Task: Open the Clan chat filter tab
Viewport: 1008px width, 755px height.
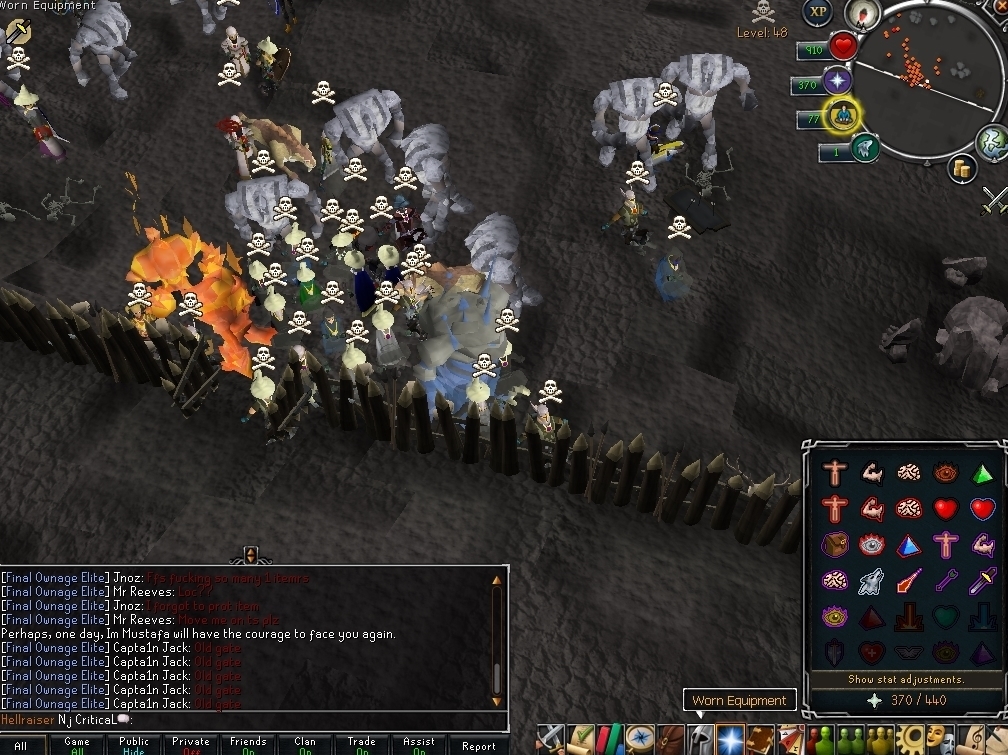Action: [305, 746]
